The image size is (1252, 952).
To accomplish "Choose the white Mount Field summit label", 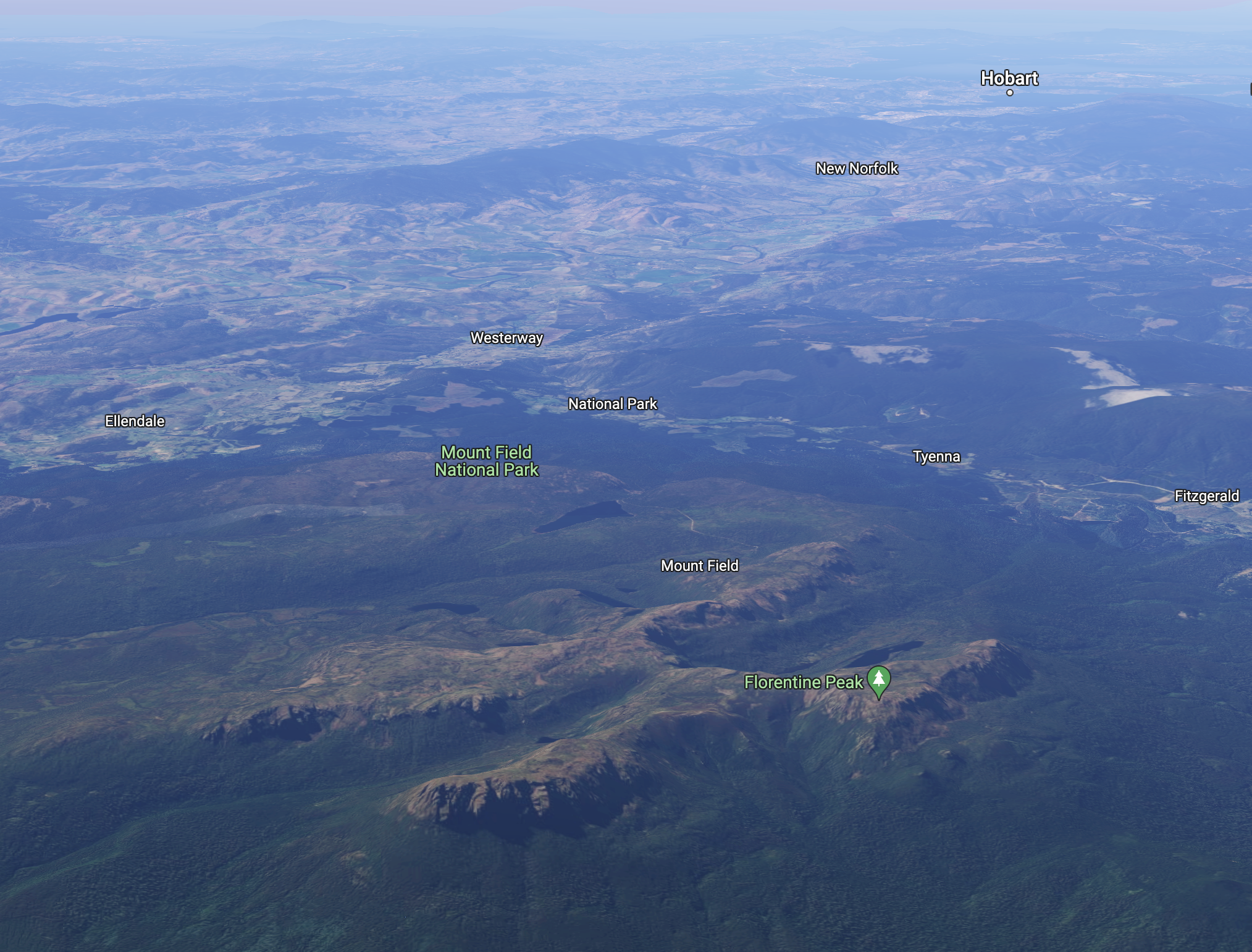I will pyautogui.click(x=699, y=566).
